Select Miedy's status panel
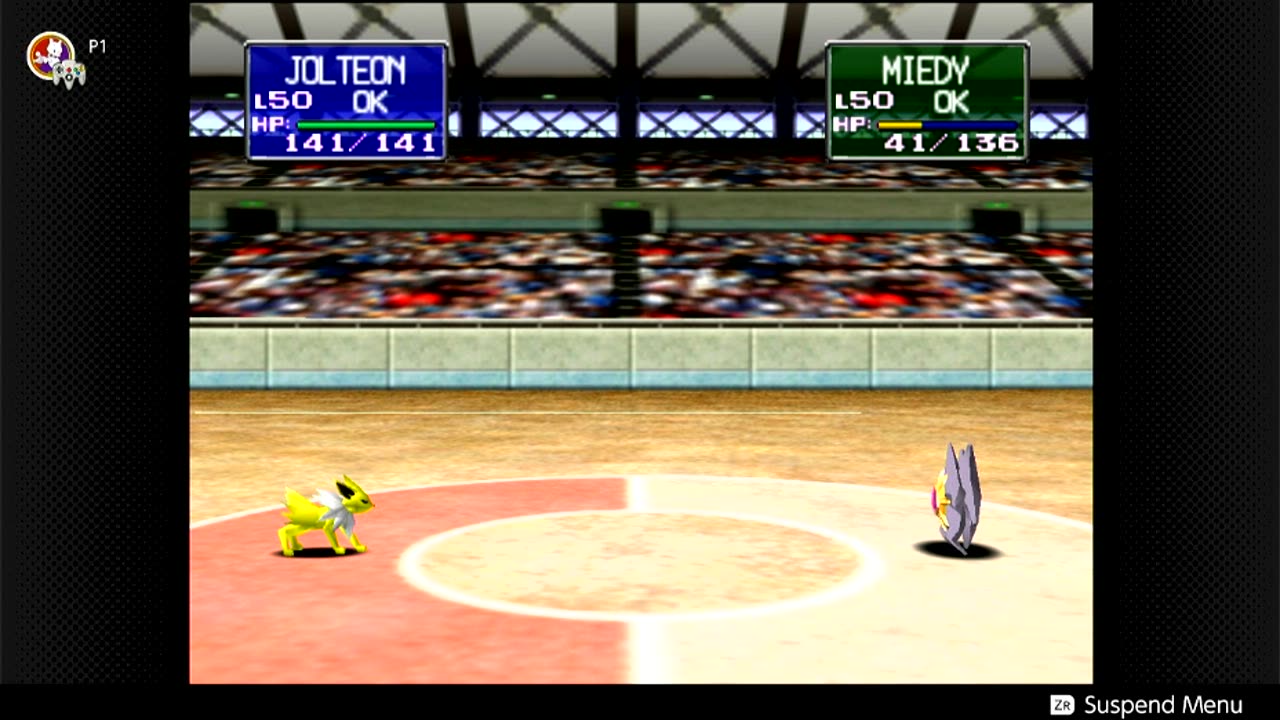This screenshot has width=1280, height=720. (x=925, y=98)
